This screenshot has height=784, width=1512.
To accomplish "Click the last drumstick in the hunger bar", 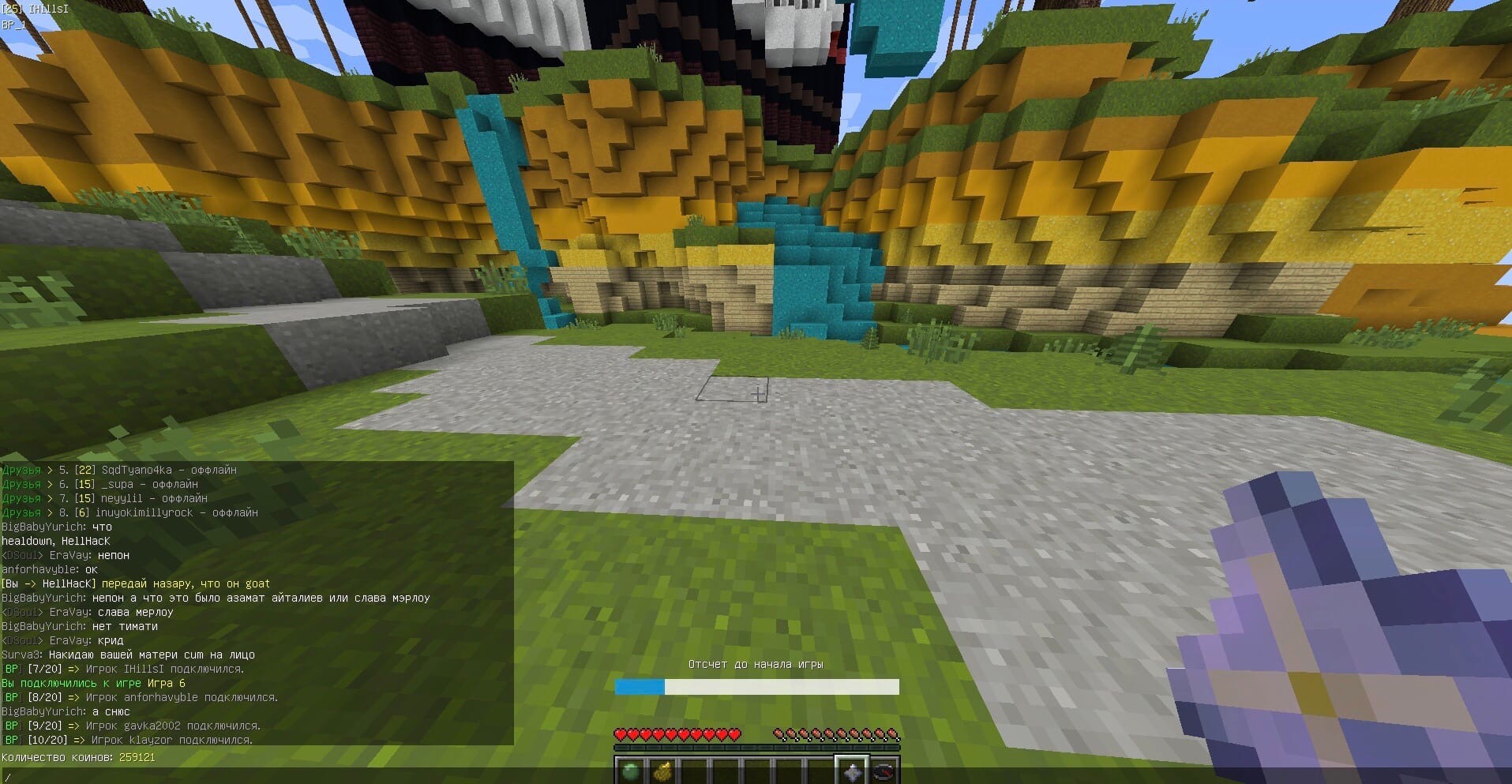I will click(x=895, y=734).
